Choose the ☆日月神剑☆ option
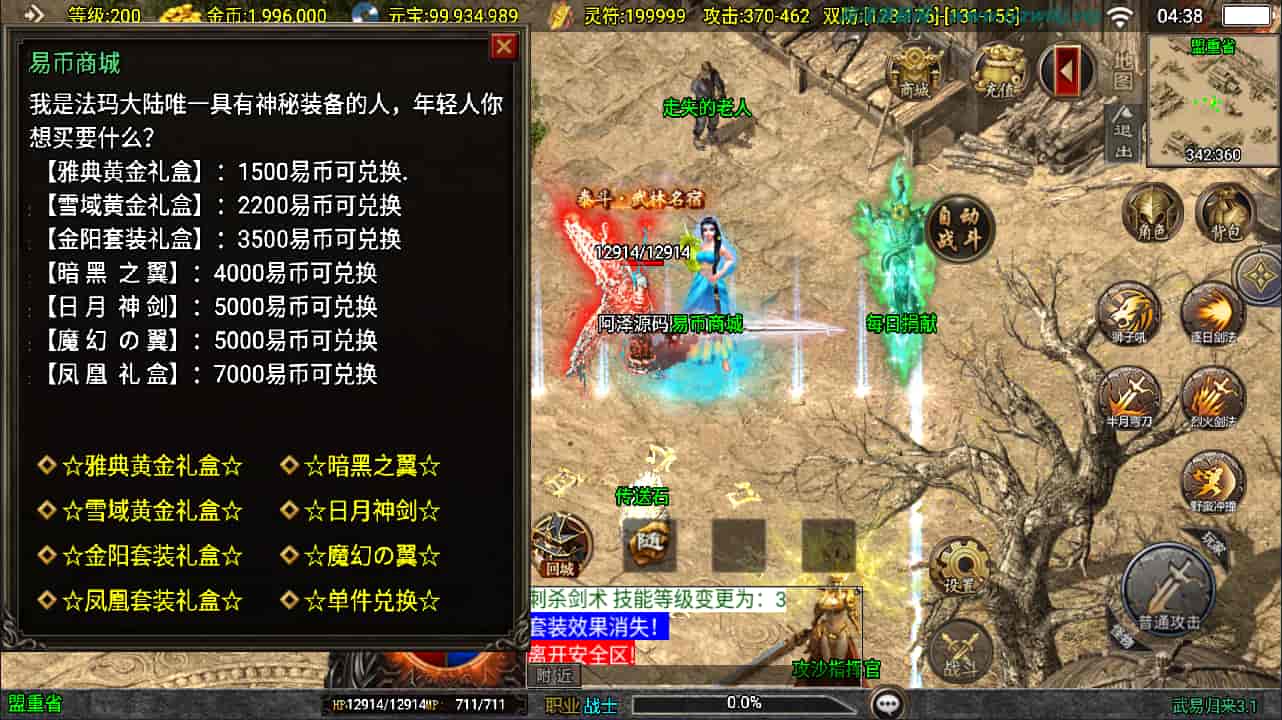 pyautogui.click(x=372, y=511)
